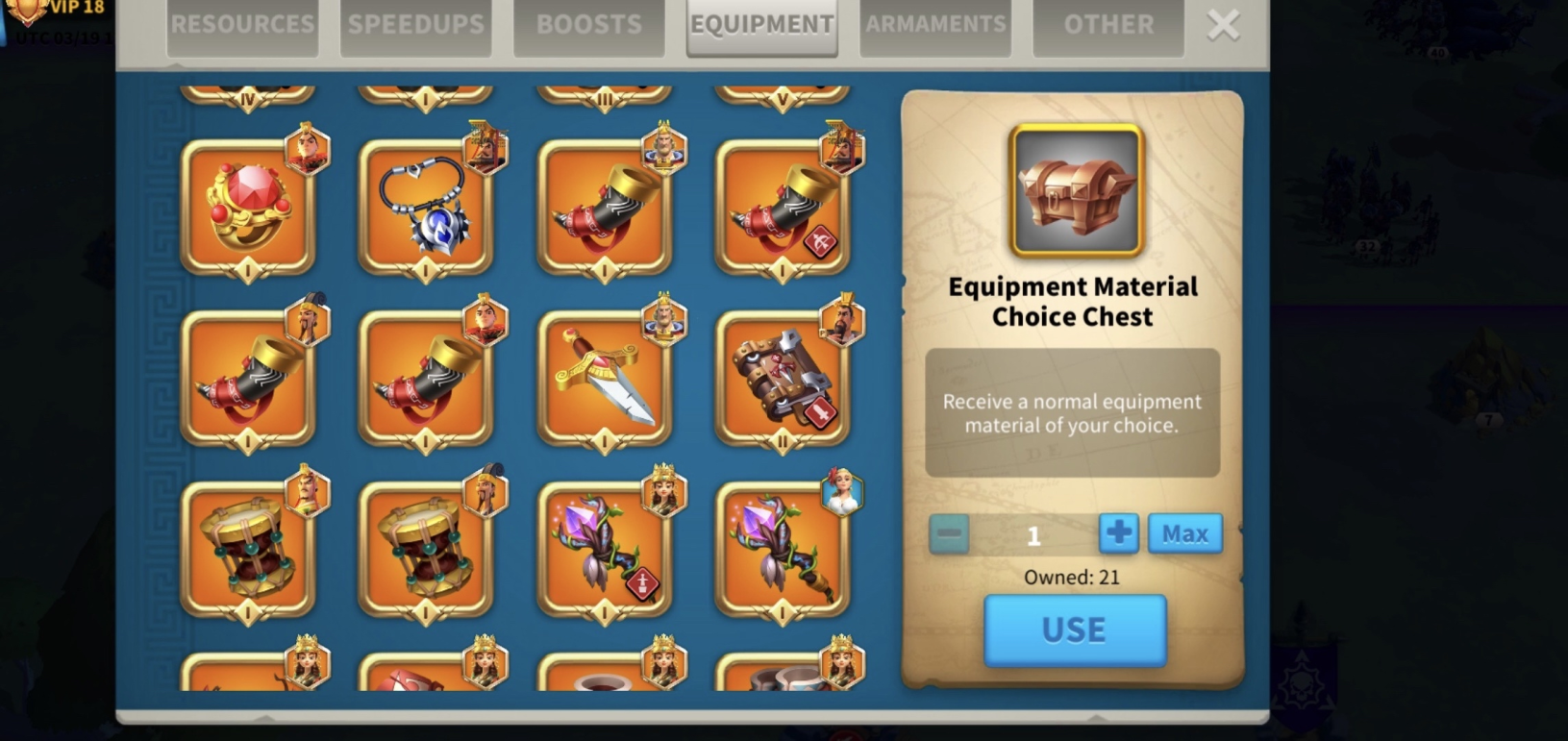Use the Equipment Material Choice Chest
Screen dimensions: 1568x741
tap(1074, 630)
